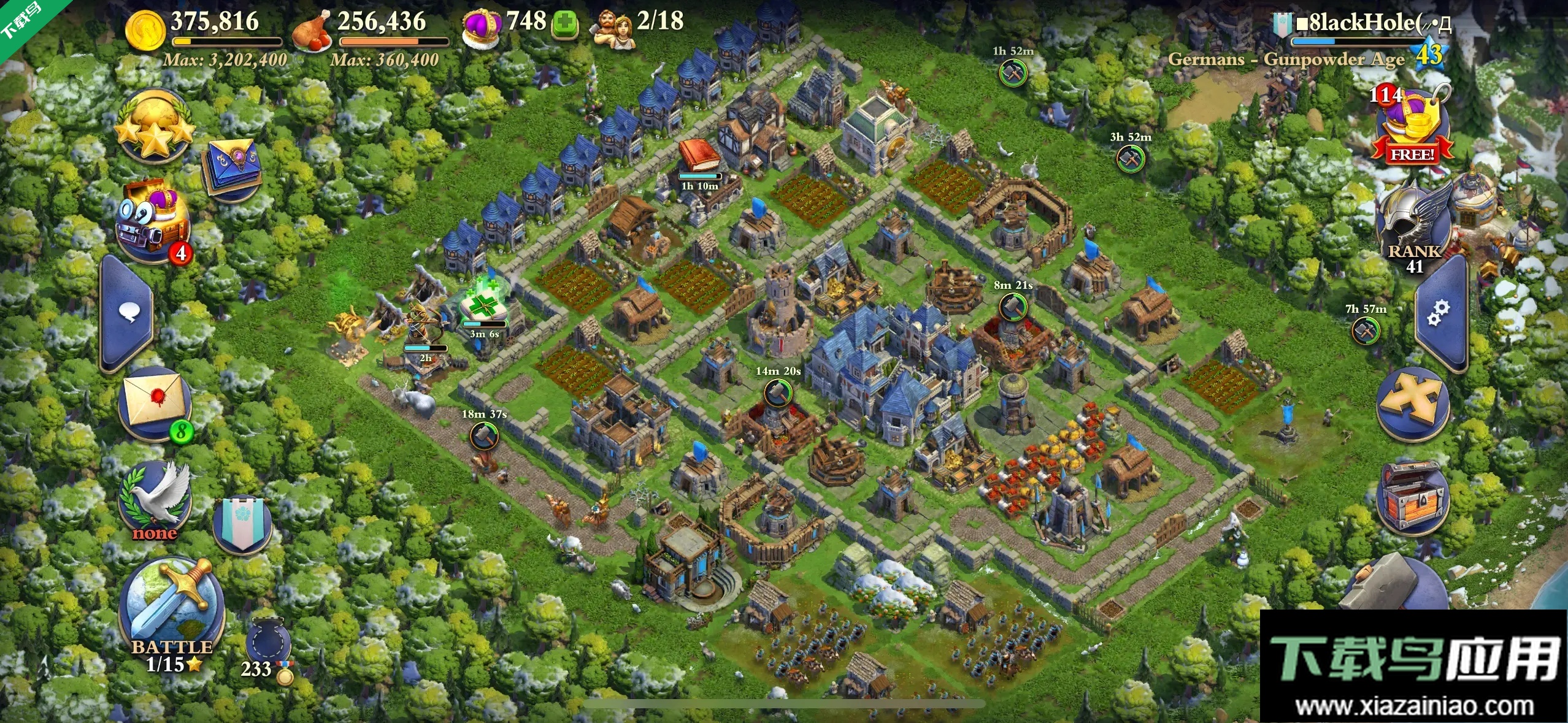Open the settings gears panel
Image resolution: width=1568 pixels, height=723 pixels.
1439,313
